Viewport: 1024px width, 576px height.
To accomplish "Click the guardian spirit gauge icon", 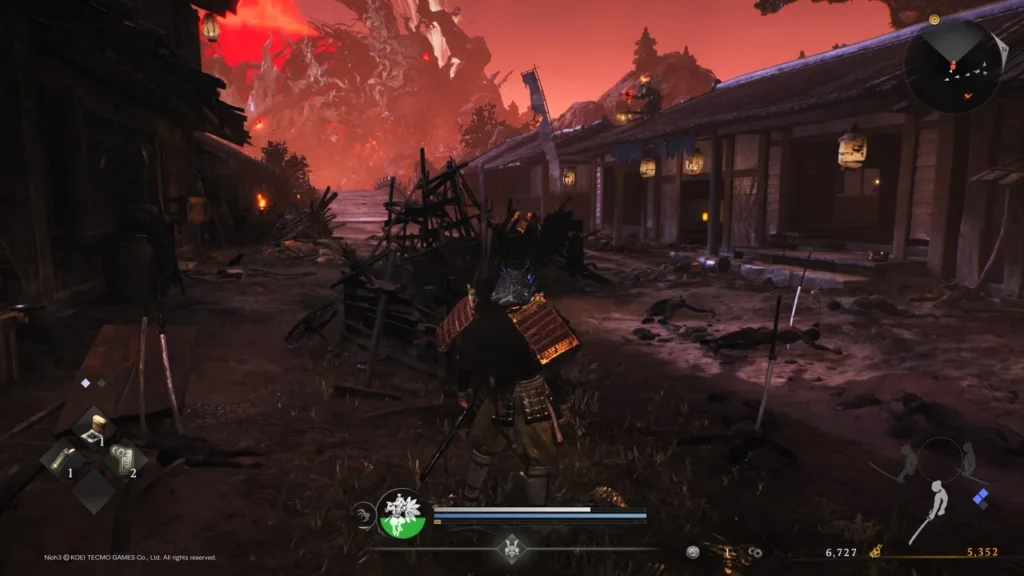I will [402, 514].
